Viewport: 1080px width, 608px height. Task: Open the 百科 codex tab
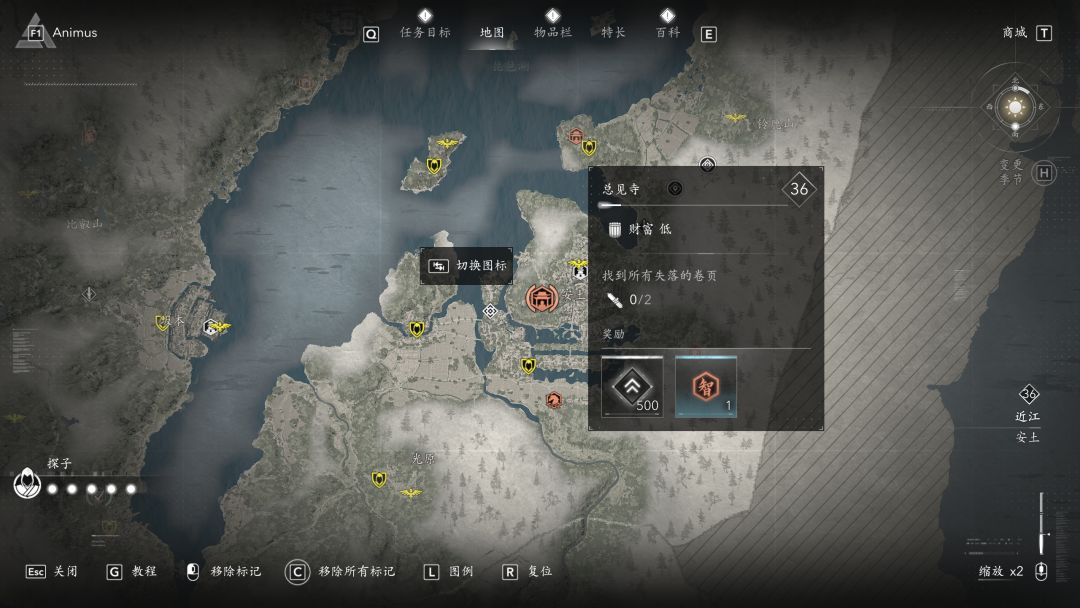tap(667, 32)
